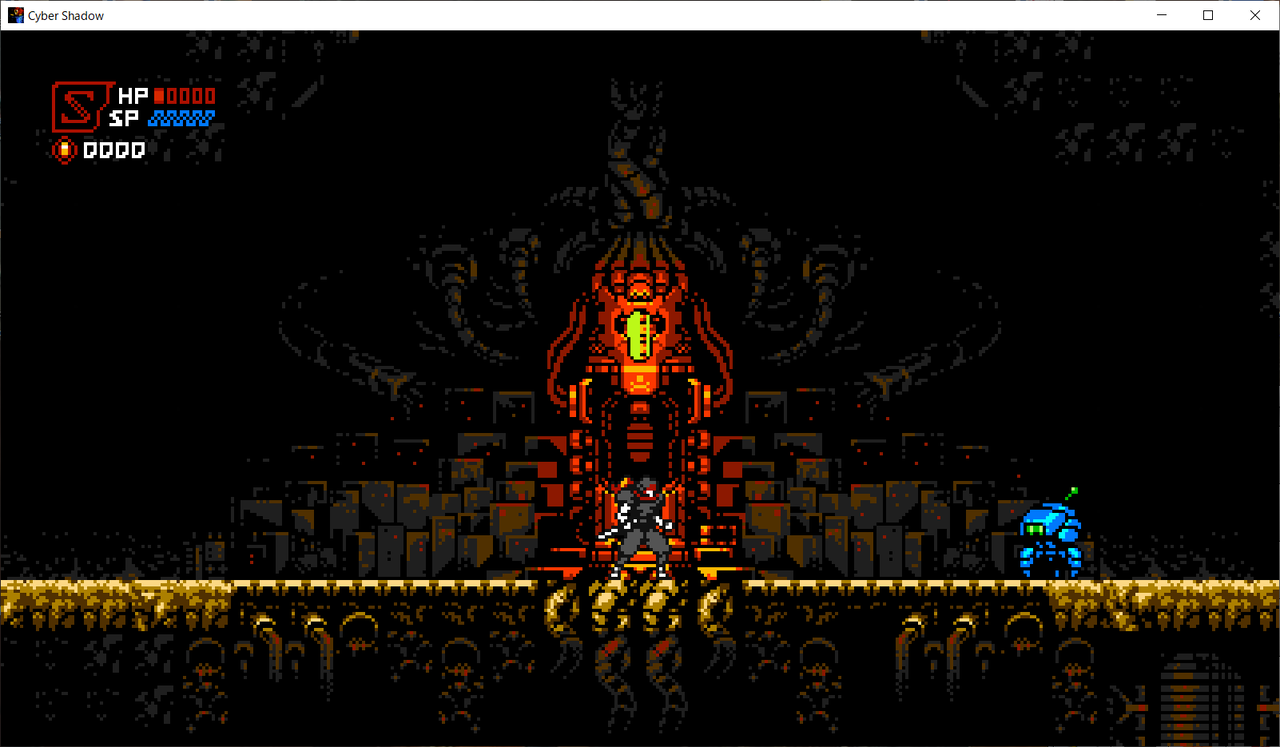Click the essence counter showing four zeros
This screenshot has height=747, width=1280.
coord(113,150)
